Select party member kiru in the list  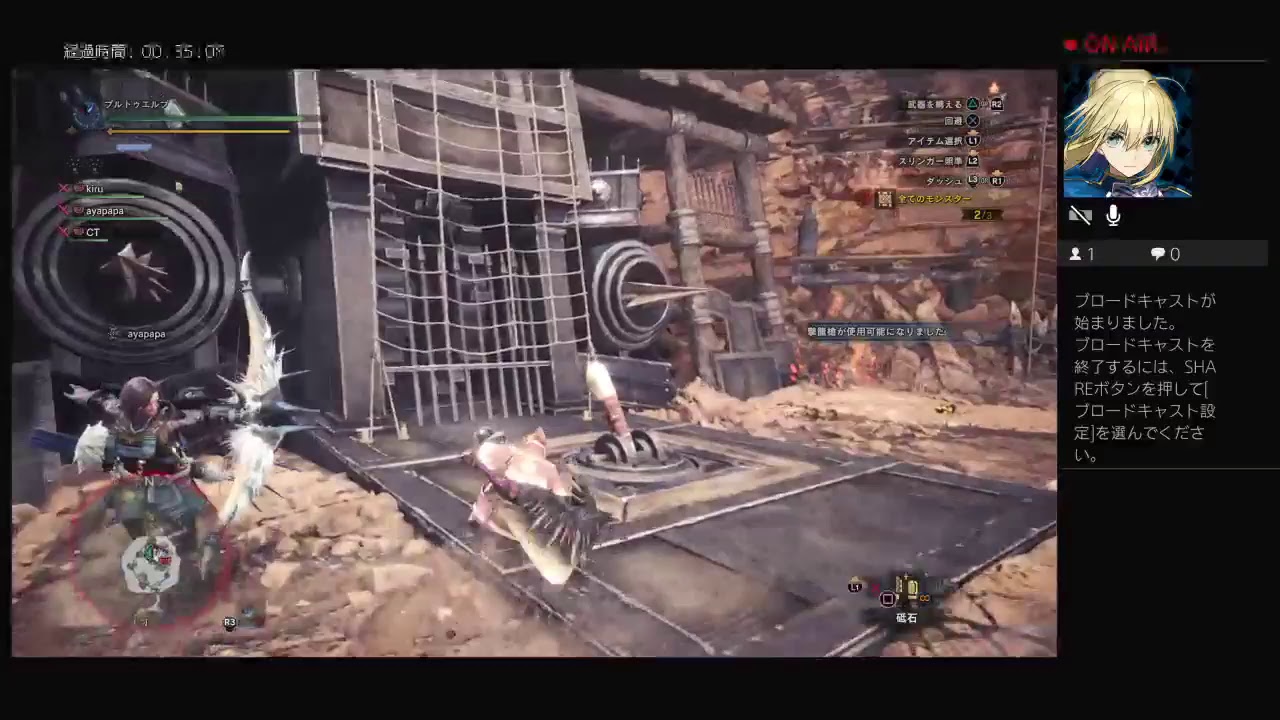[x=94, y=188]
